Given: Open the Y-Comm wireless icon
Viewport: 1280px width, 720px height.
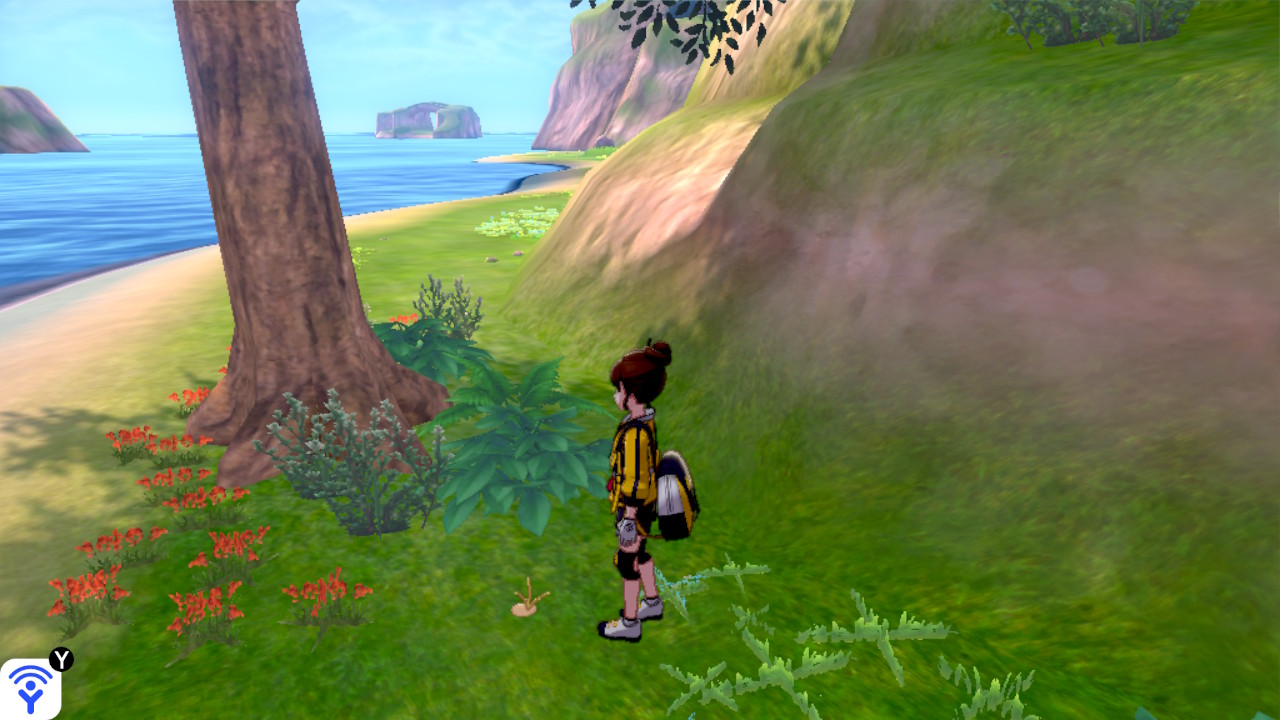Looking at the screenshot, I should [30, 688].
